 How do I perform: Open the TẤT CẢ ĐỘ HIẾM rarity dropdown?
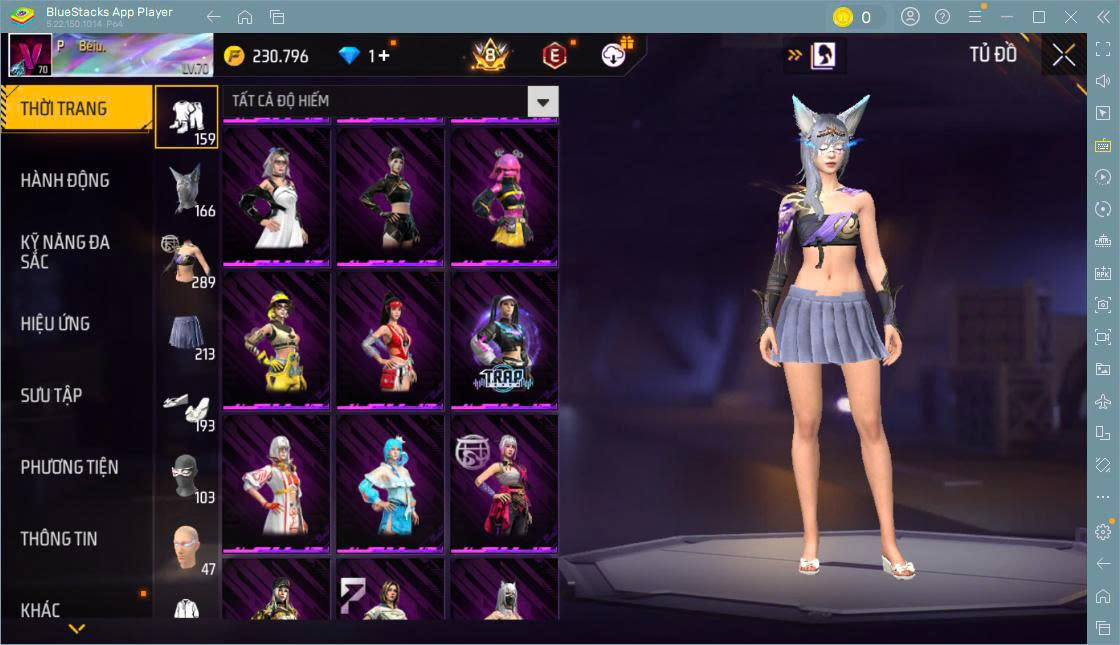click(542, 101)
